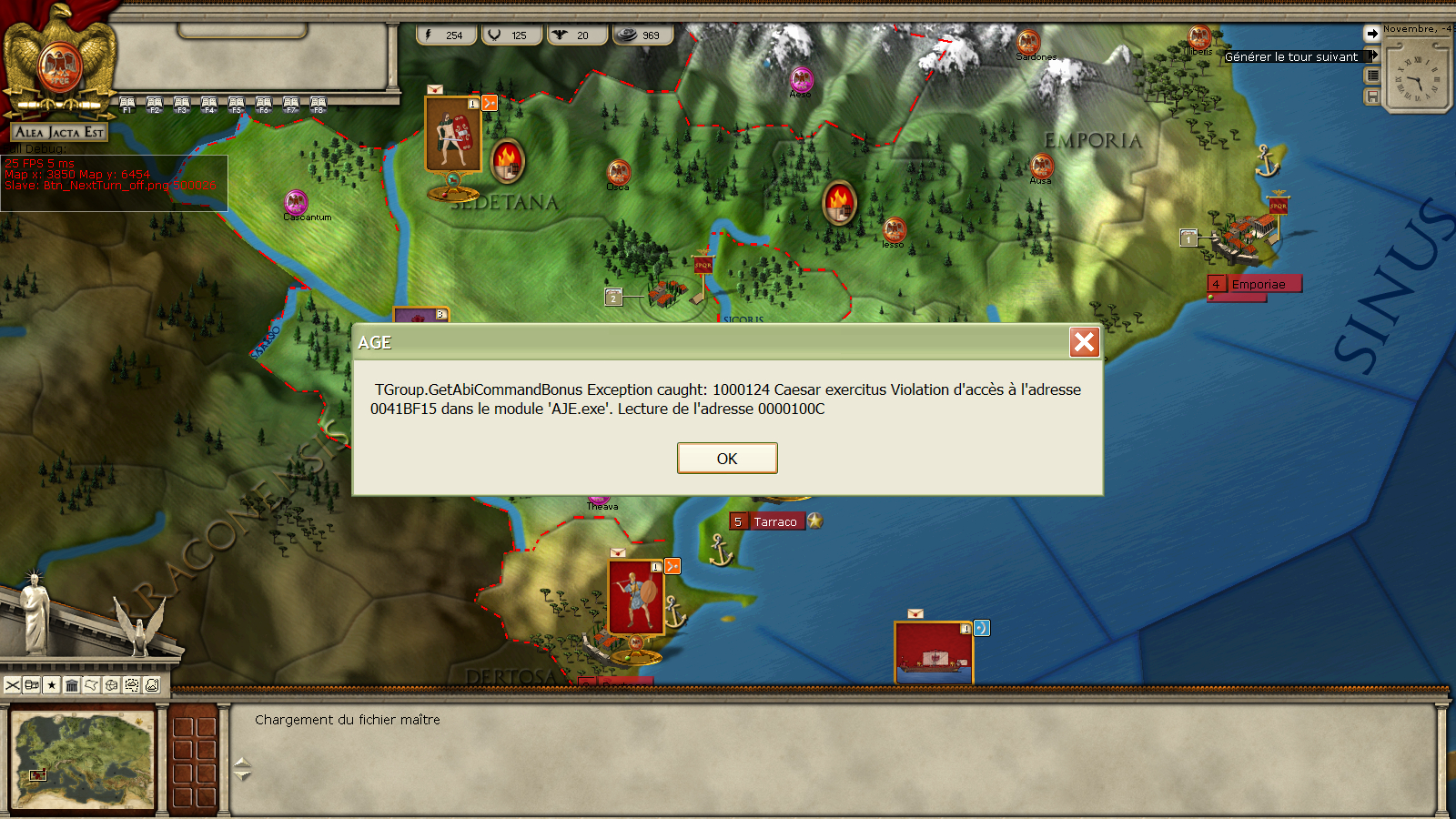The height and width of the screenshot is (819, 1456).
Task: Open the F8 ledger page
Action: coord(318,105)
